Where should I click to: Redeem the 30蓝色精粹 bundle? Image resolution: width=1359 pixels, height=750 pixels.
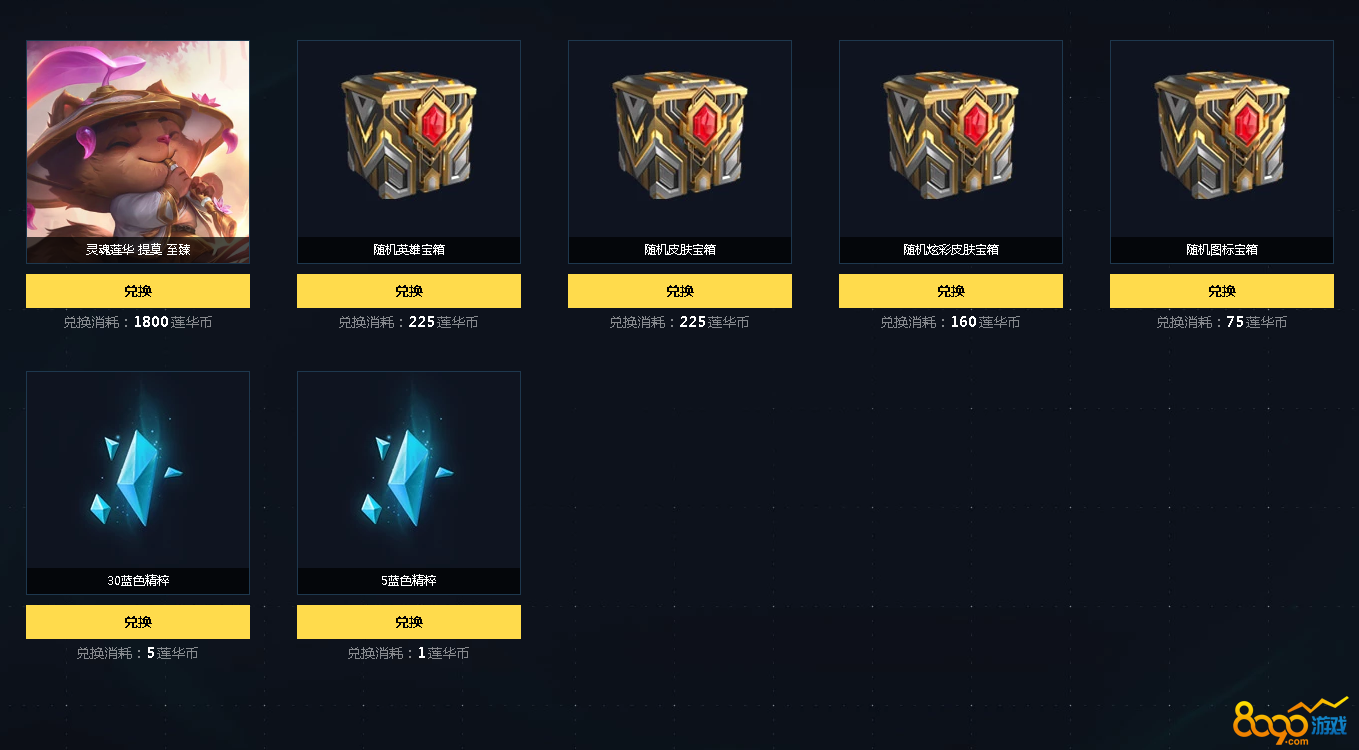[x=138, y=622]
